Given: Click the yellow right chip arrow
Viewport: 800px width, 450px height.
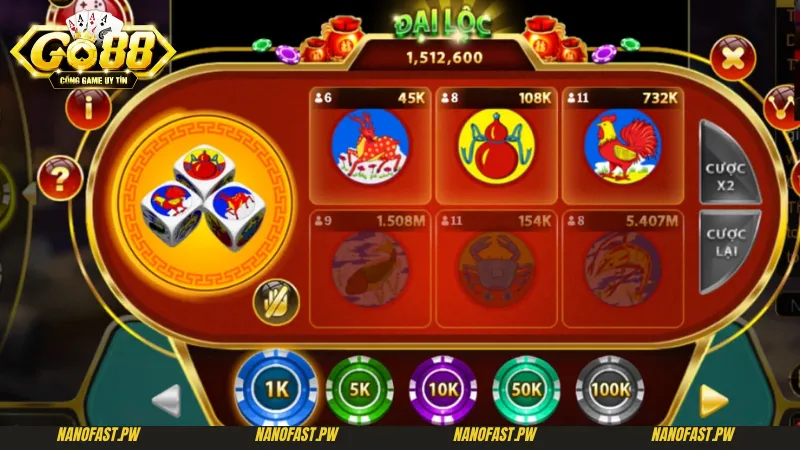Looking at the screenshot, I should [713, 400].
